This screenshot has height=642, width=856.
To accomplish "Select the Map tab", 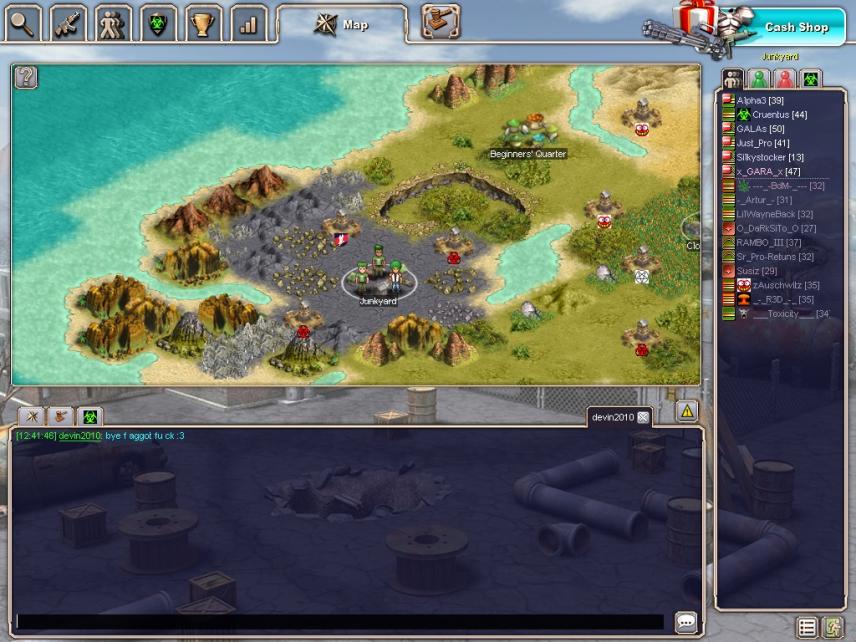I will [342, 24].
